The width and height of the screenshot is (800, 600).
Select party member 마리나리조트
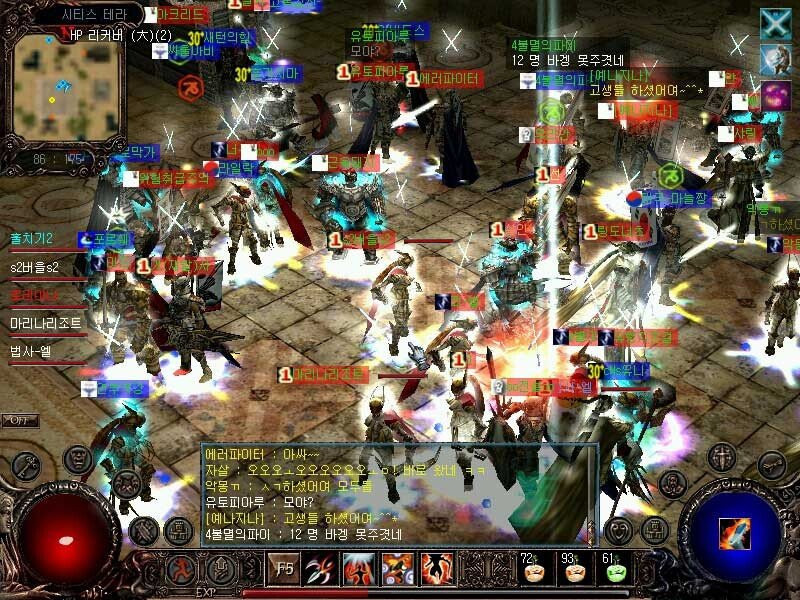point(46,324)
